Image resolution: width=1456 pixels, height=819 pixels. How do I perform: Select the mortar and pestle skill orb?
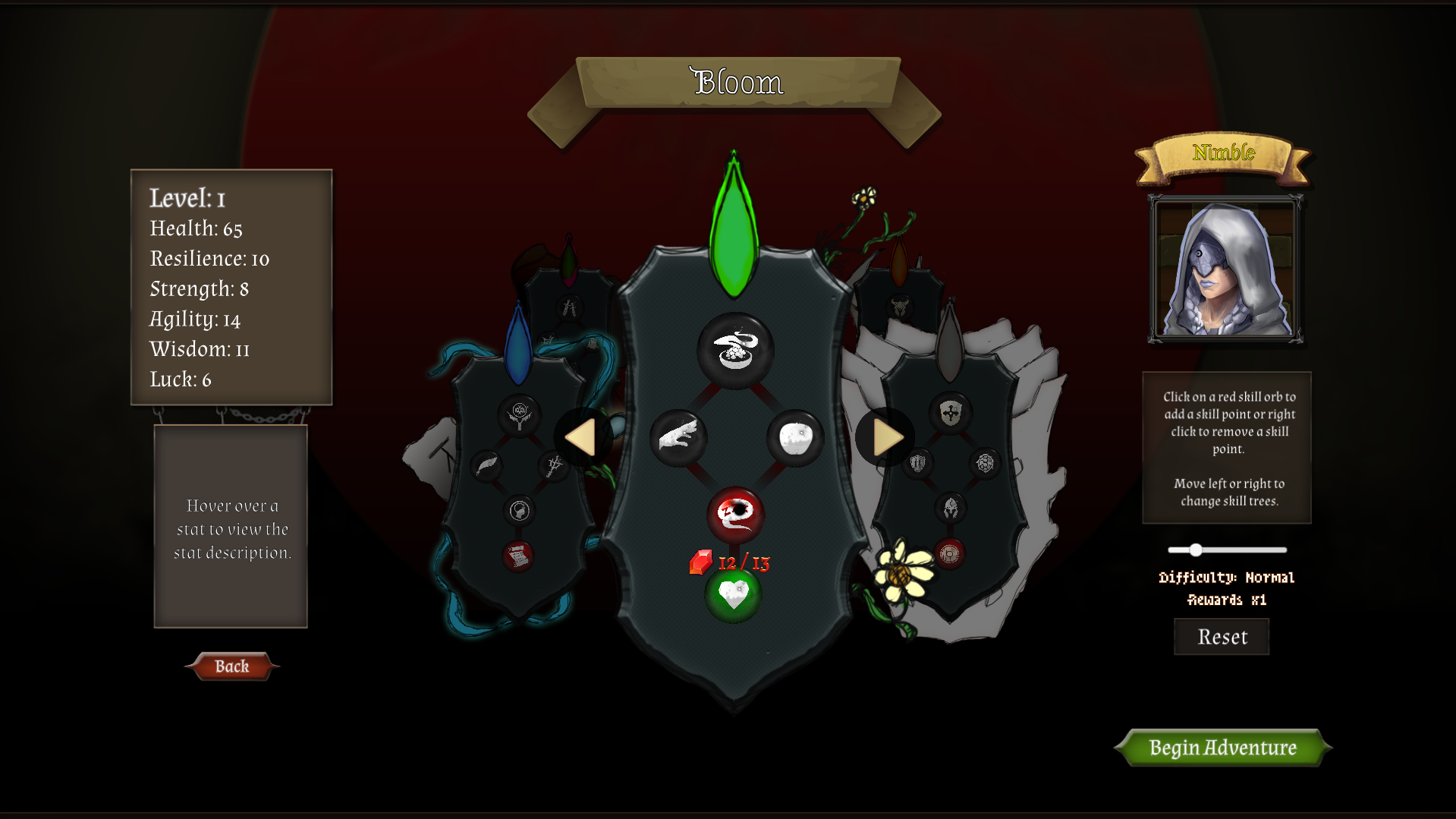[x=735, y=351]
